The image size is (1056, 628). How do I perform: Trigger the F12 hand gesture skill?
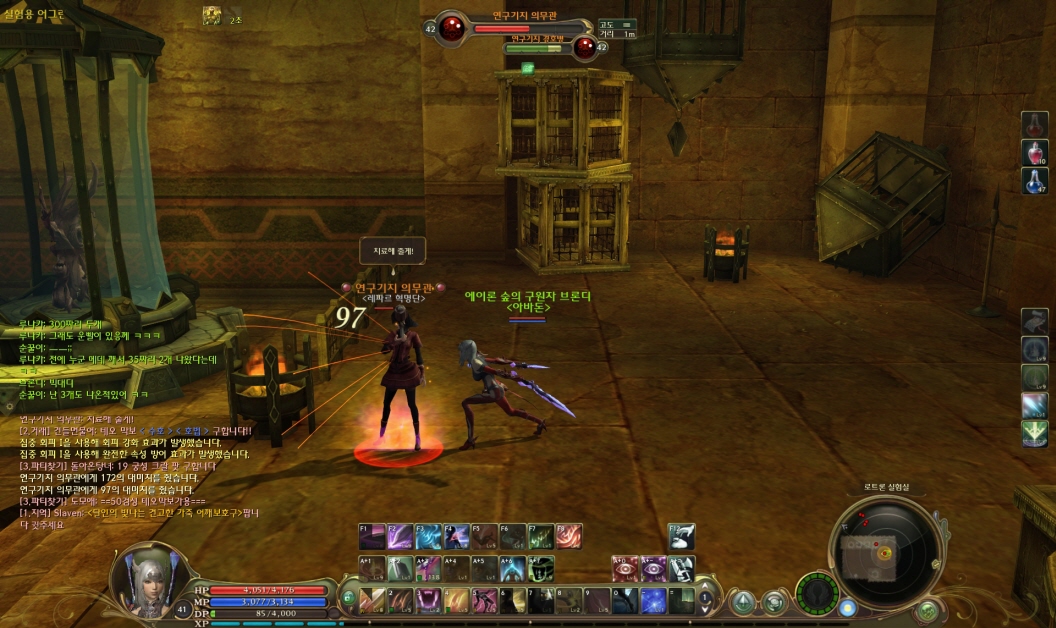(682, 537)
